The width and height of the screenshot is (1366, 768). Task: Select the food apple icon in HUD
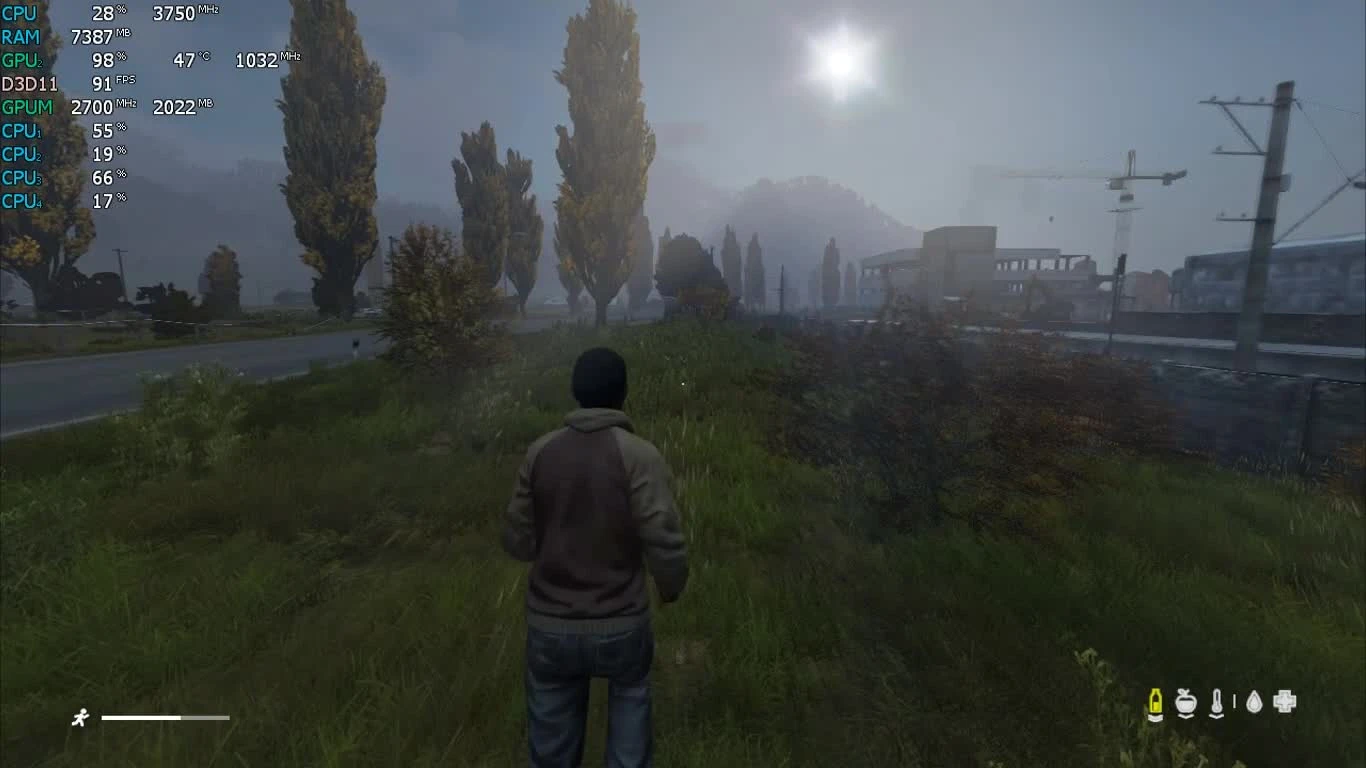(x=1186, y=701)
